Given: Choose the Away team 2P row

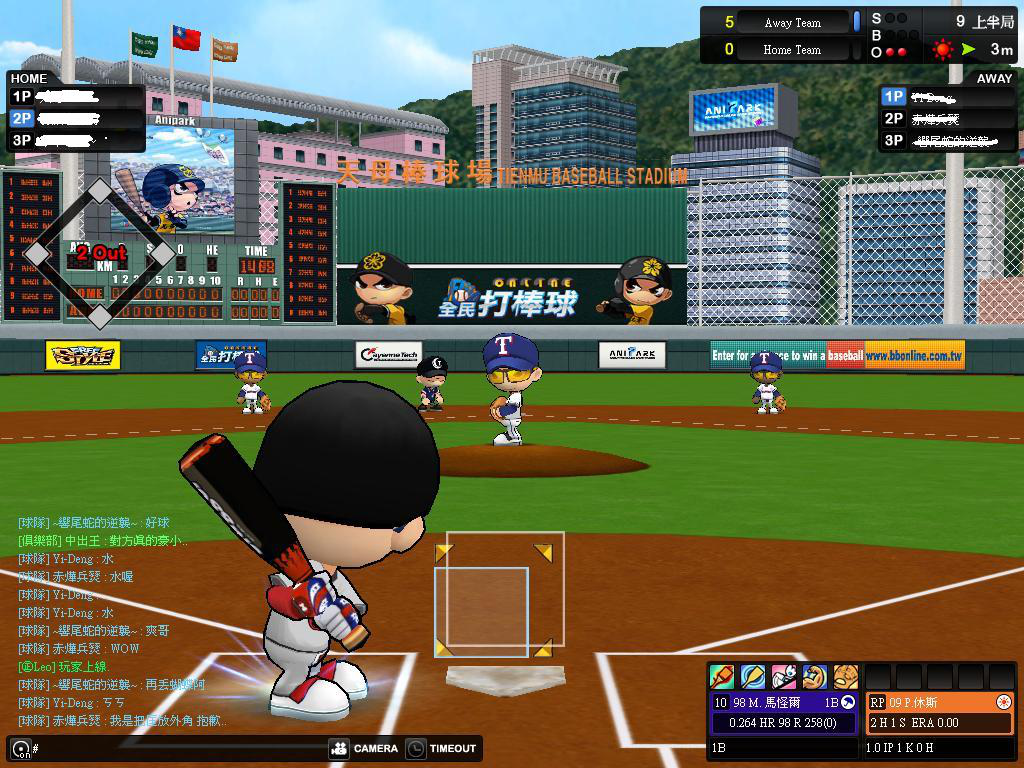Looking at the screenshot, I should 948,118.
